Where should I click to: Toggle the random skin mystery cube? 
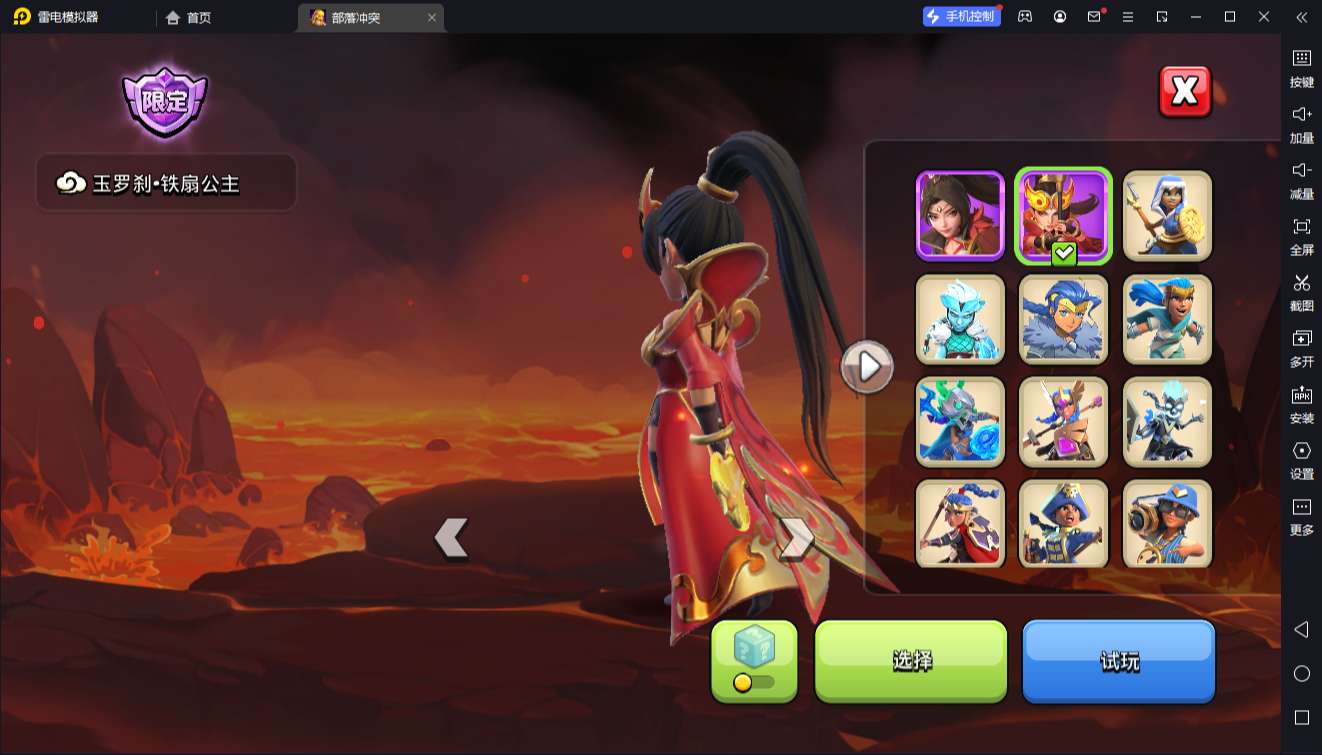pos(754,660)
